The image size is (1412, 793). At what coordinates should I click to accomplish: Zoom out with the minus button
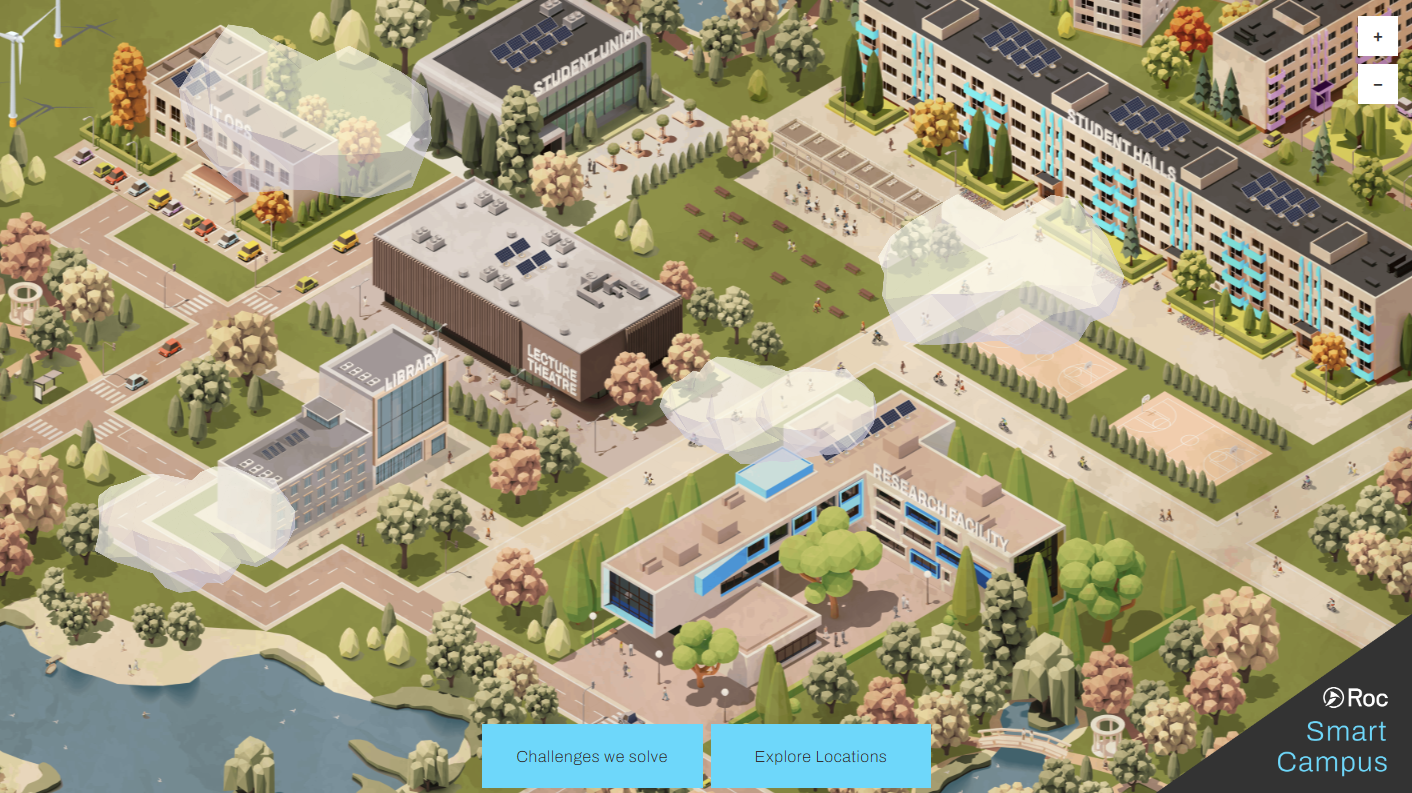pos(1377,85)
